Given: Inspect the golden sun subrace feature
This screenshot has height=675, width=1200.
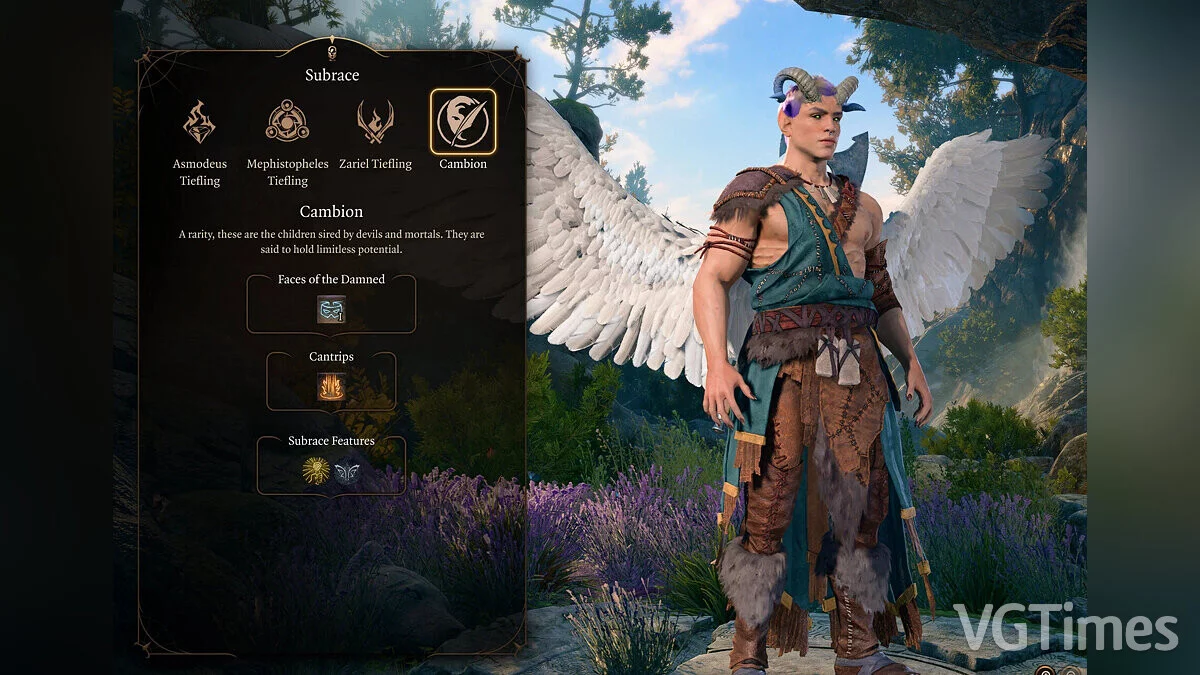Looking at the screenshot, I should coord(316,471).
